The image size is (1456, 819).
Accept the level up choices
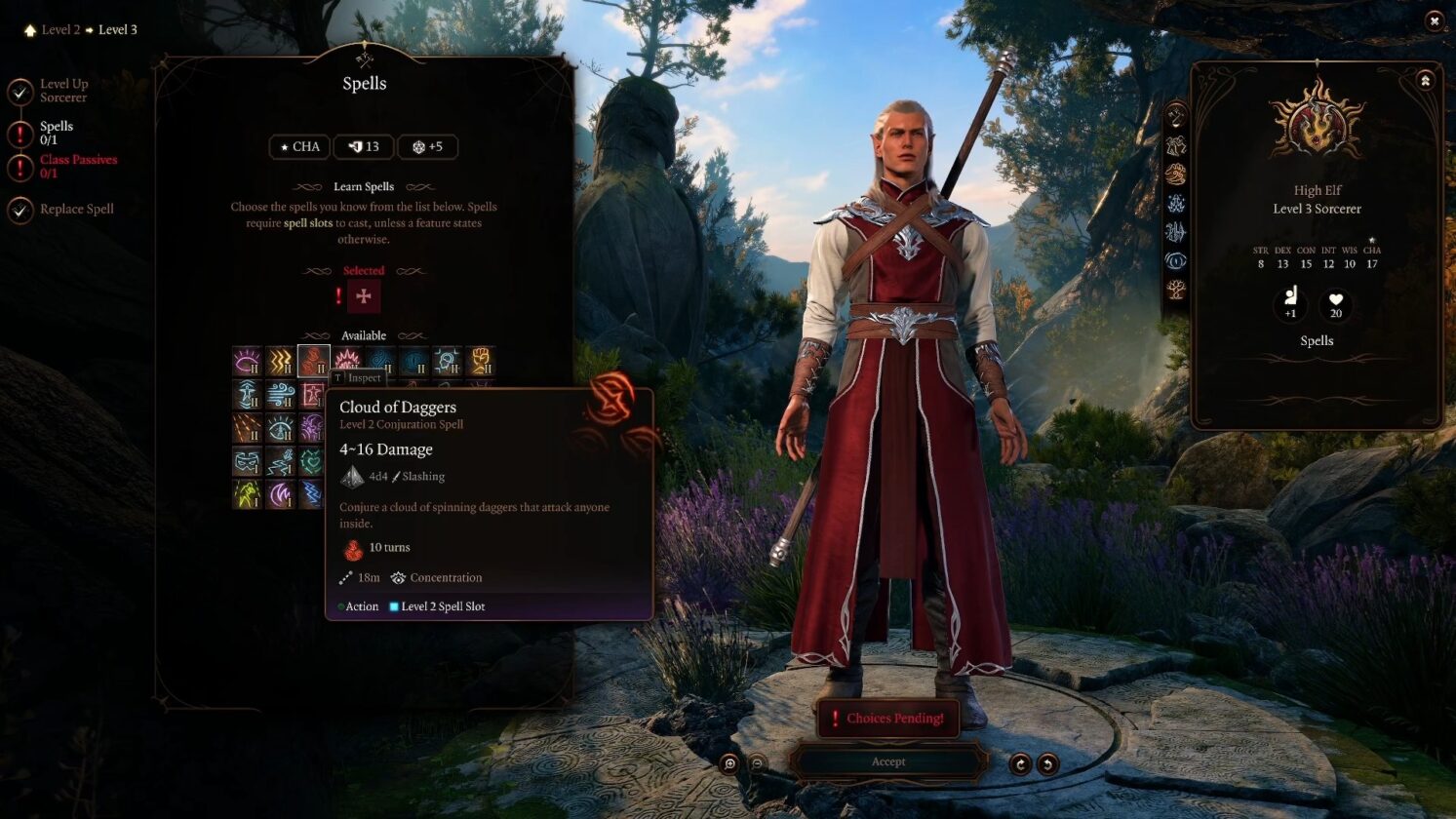(x=887, y=761)
